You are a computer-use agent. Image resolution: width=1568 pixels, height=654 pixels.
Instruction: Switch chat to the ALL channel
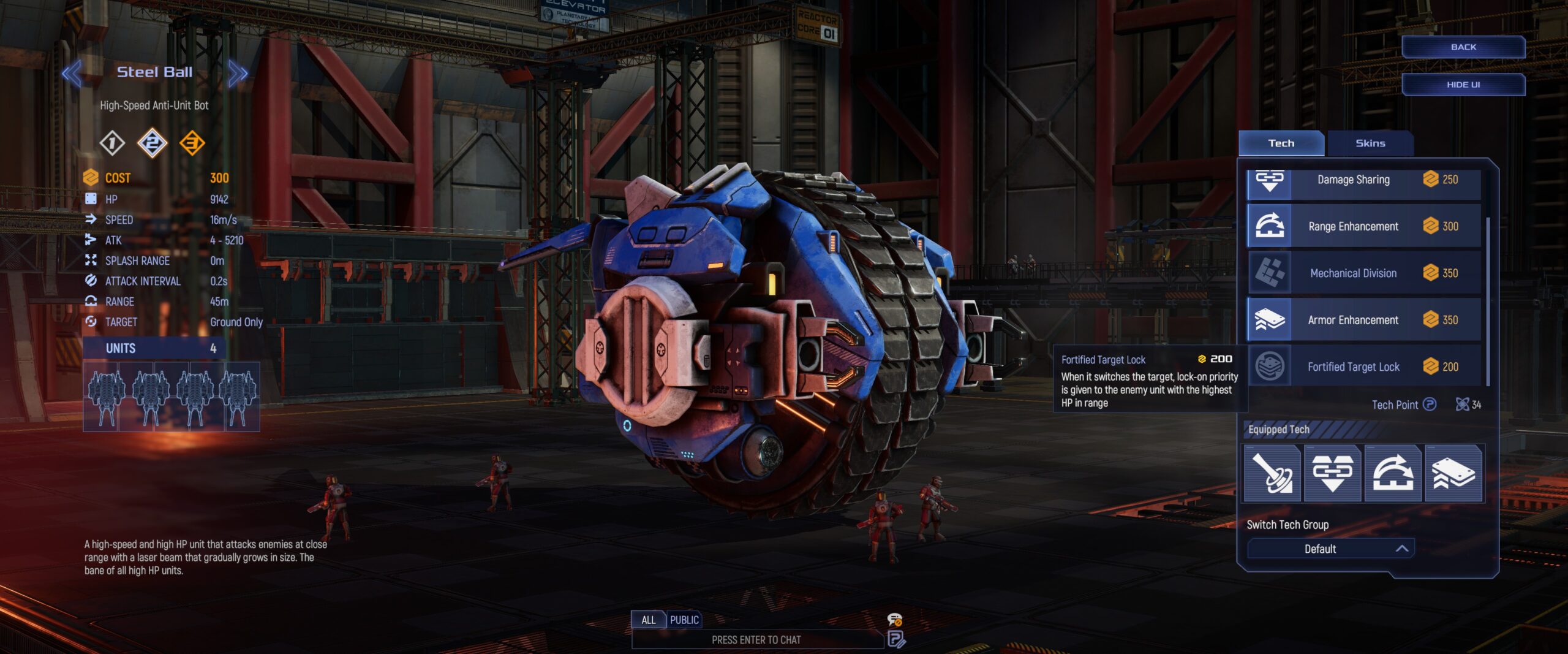(648, 620)
